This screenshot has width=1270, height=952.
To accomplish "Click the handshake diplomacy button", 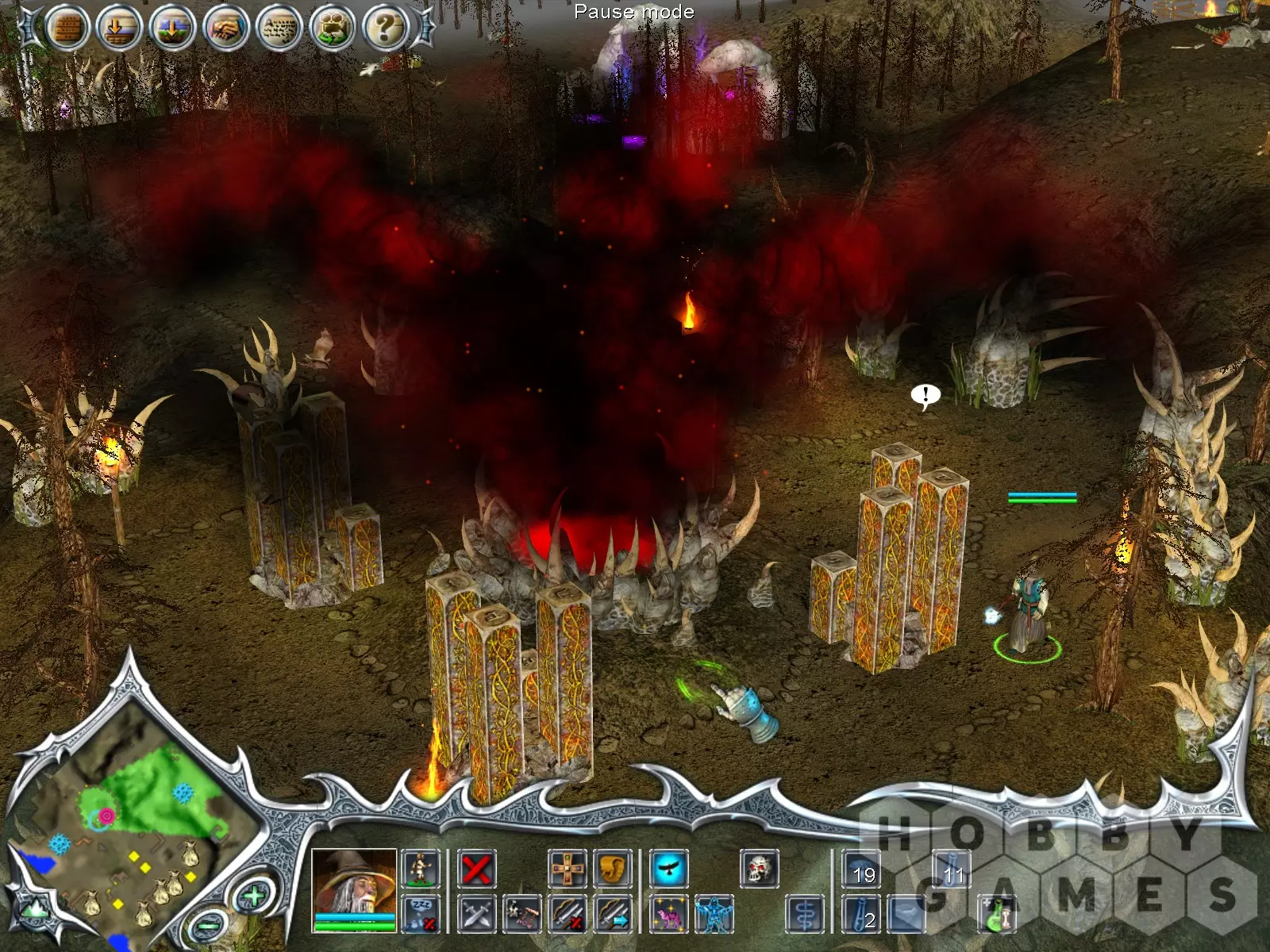I will coord(226,29).
